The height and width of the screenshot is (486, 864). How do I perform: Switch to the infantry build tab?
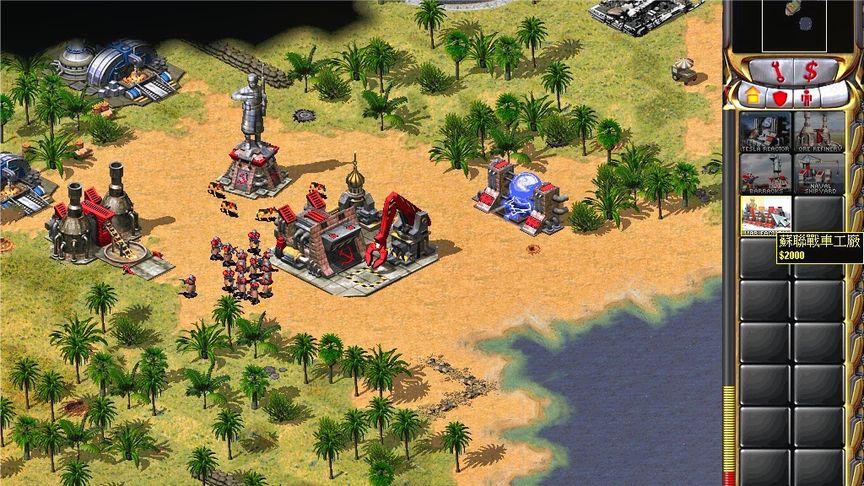808,97
